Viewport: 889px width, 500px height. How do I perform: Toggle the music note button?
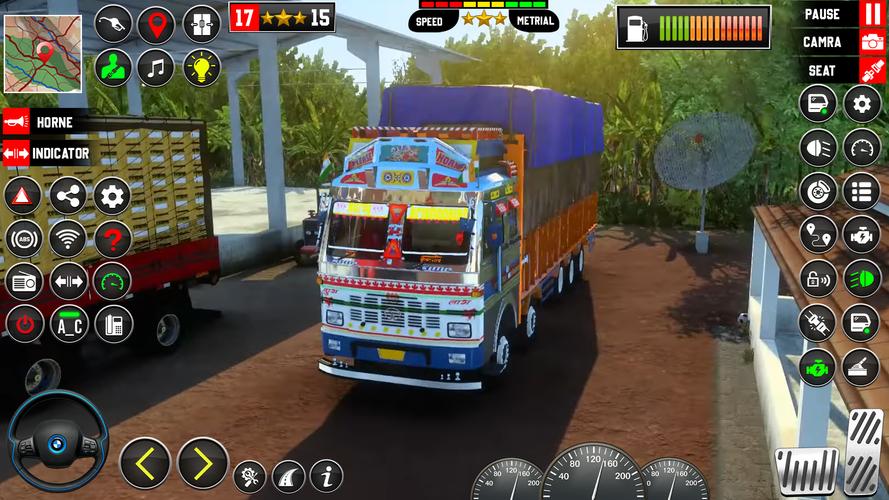click(156, 68)
